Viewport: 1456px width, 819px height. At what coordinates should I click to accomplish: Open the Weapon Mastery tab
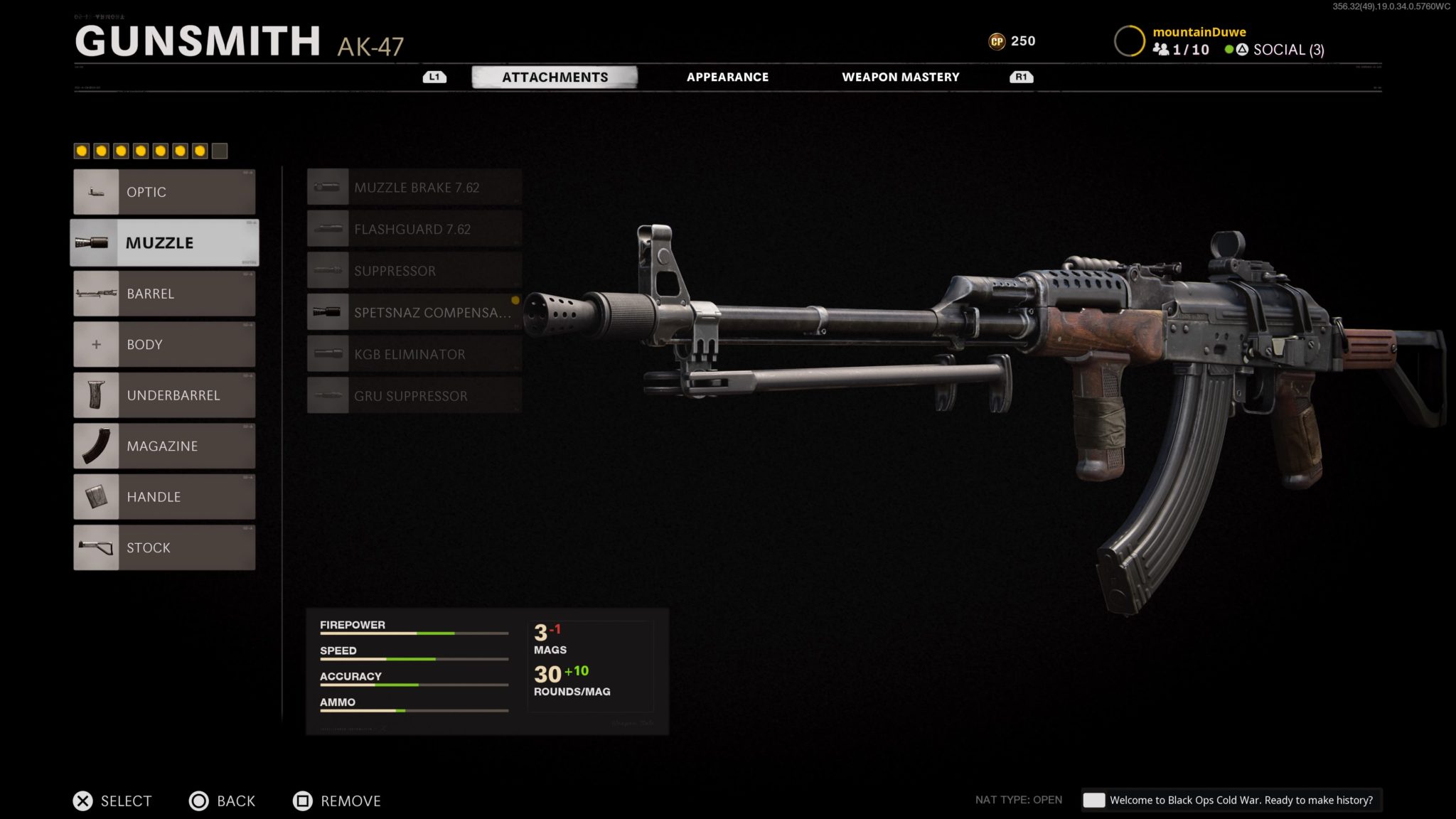point(901,77)
